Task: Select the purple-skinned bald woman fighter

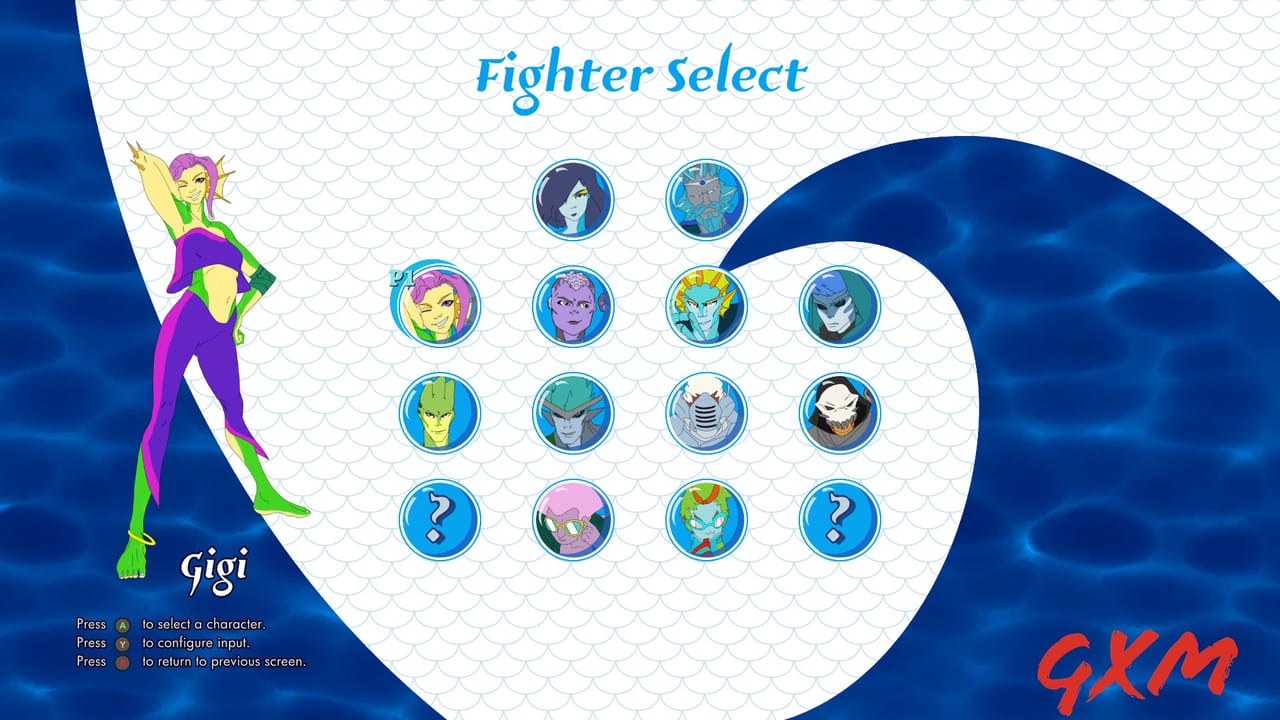Action: tap(571, 310)
